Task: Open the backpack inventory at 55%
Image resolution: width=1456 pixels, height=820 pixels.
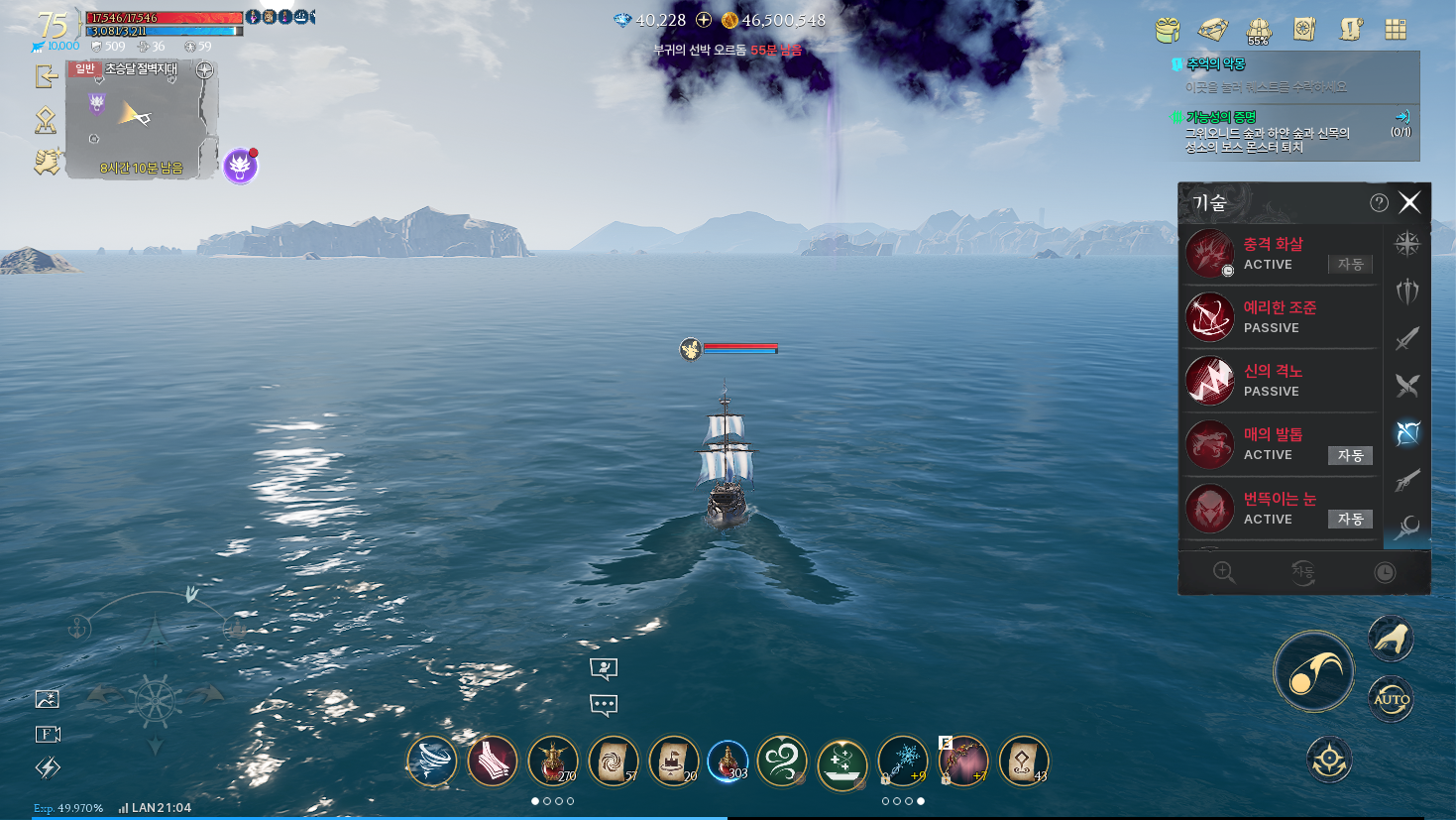Action: point(1259,30)
